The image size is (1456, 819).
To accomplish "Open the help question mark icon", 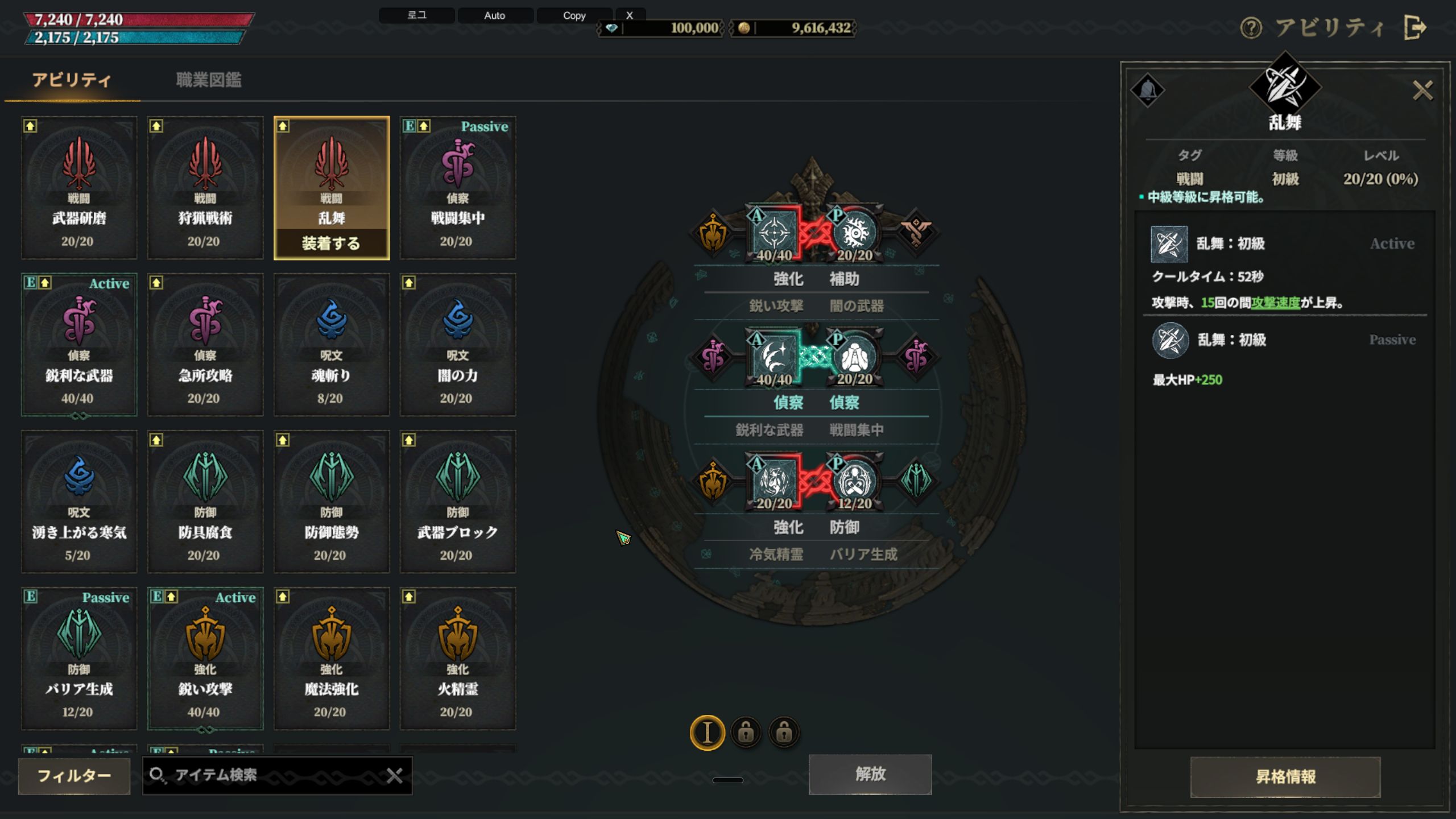I will click(1251, 28).
